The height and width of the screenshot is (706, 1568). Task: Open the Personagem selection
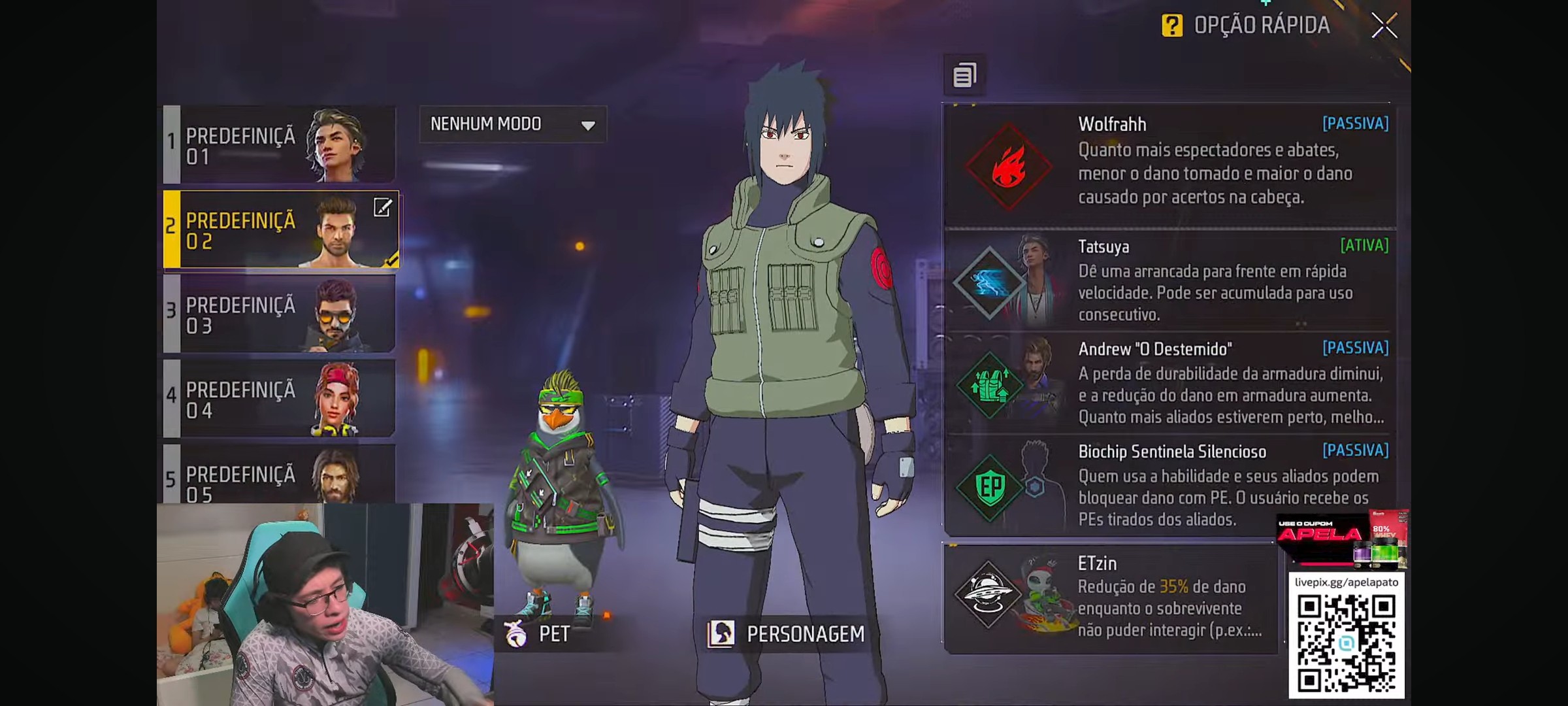coord(787,633)
